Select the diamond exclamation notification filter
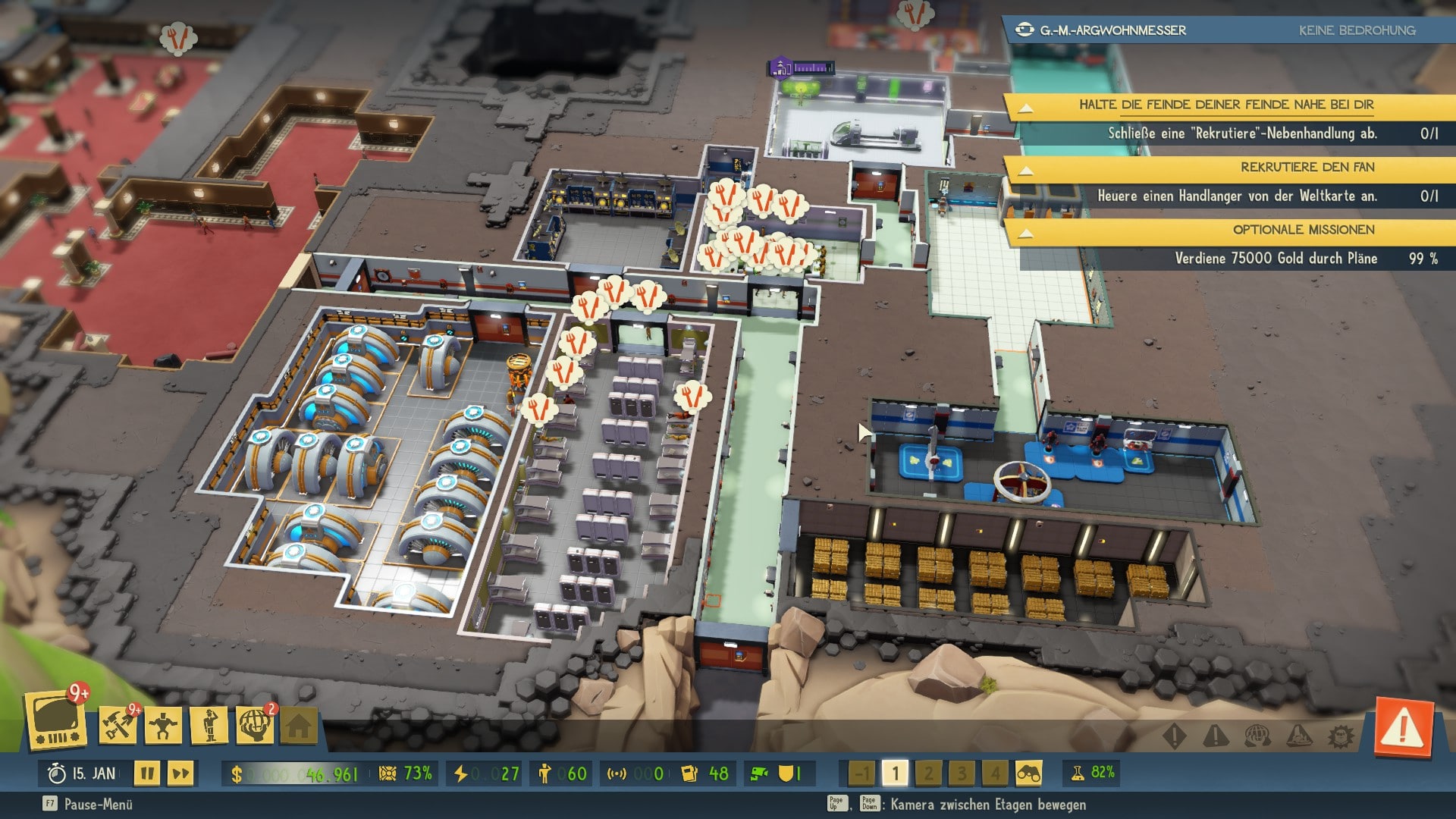The image size is (1456, 819). click(1174, 736)
